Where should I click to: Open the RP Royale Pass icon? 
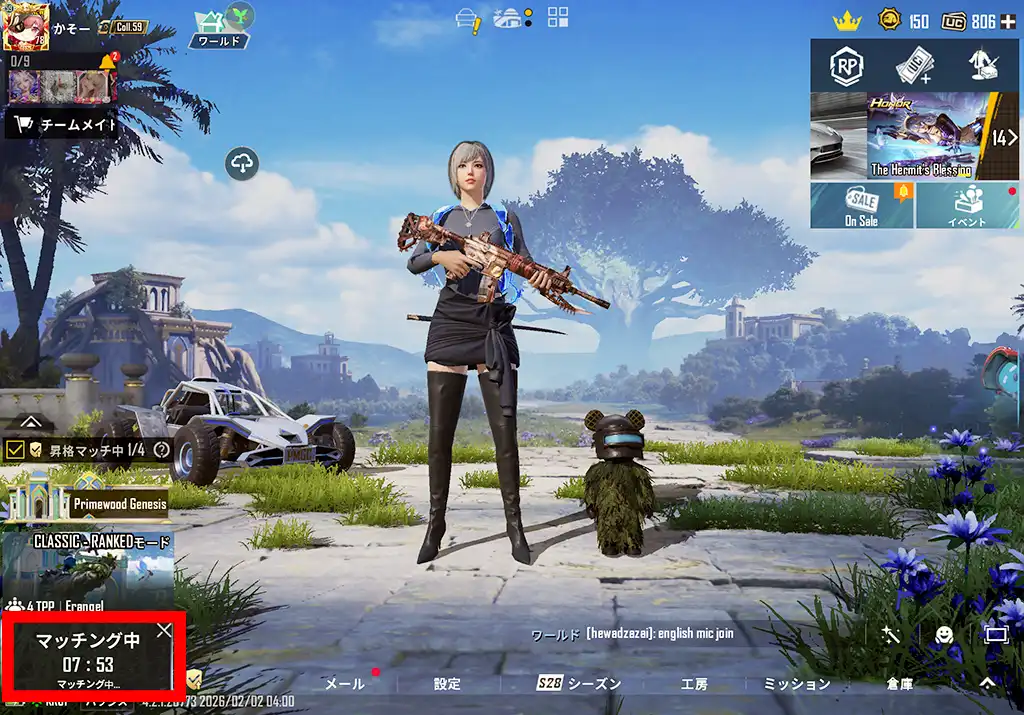pos(846,66)
